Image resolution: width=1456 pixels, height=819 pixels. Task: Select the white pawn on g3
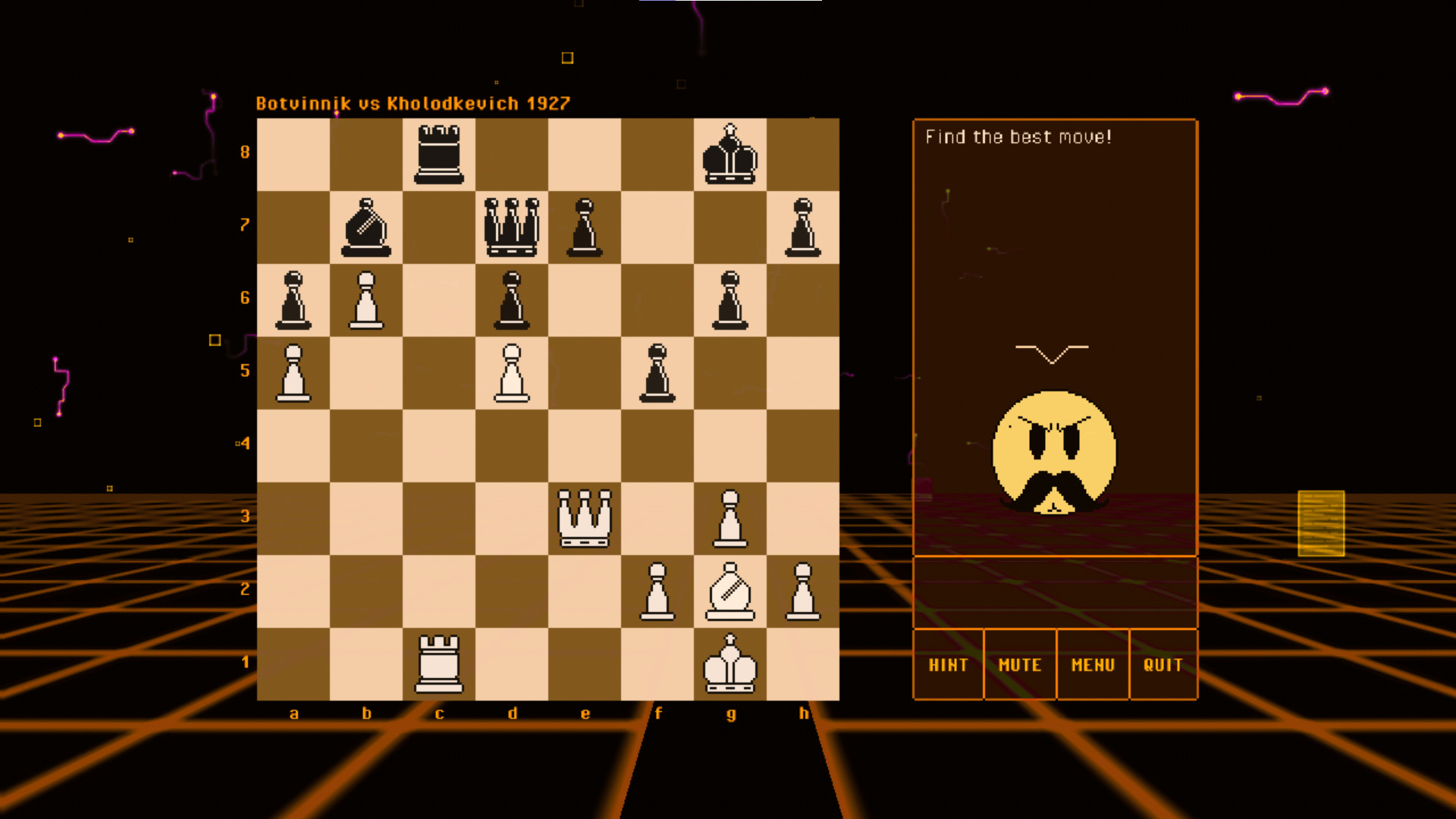pos(731,518)
